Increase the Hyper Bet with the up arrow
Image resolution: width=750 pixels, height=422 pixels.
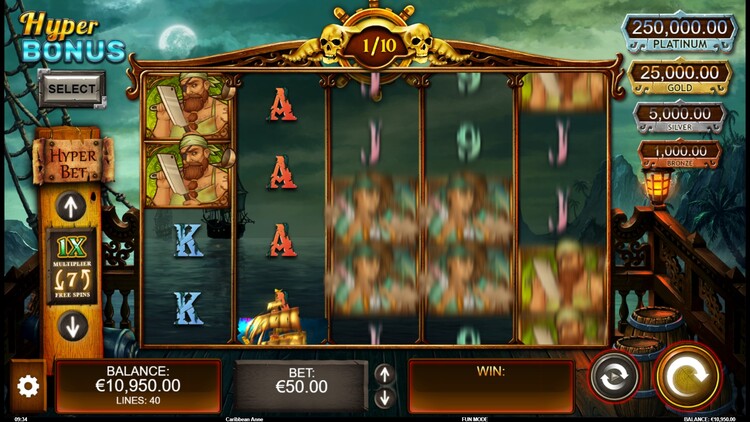[71, 207]
